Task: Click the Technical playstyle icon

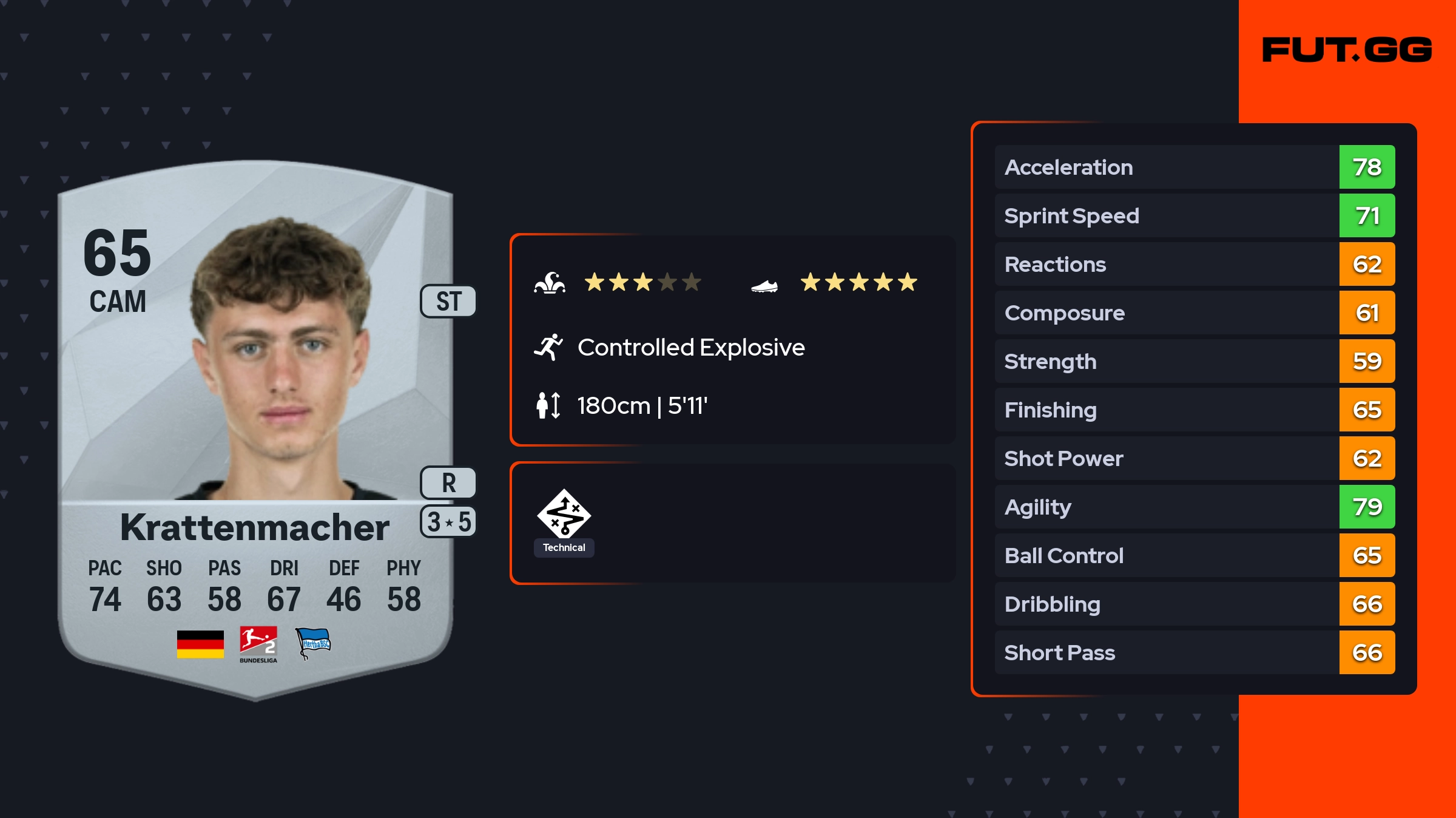Action: click(x=564, y=514)
